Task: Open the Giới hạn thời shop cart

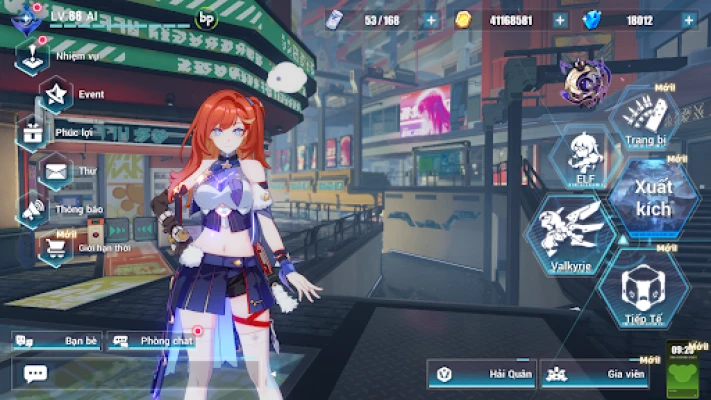Action: 55,247
